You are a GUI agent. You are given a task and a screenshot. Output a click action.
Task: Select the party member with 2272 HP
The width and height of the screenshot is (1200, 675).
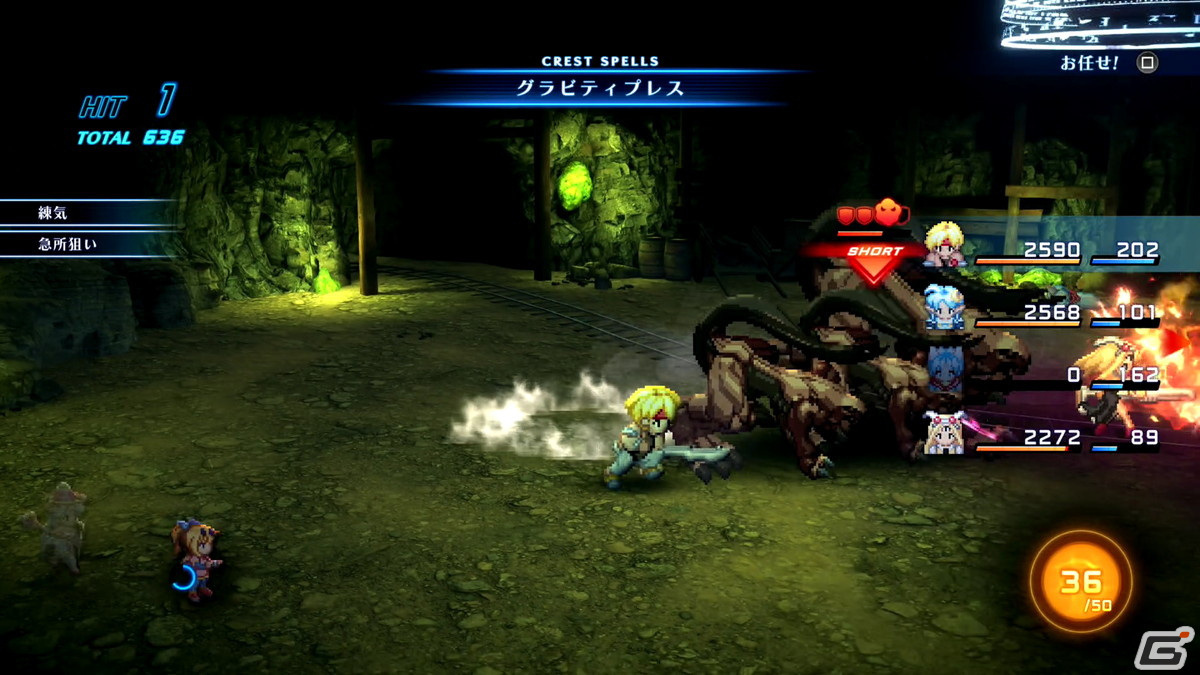(x=944, y=434)
